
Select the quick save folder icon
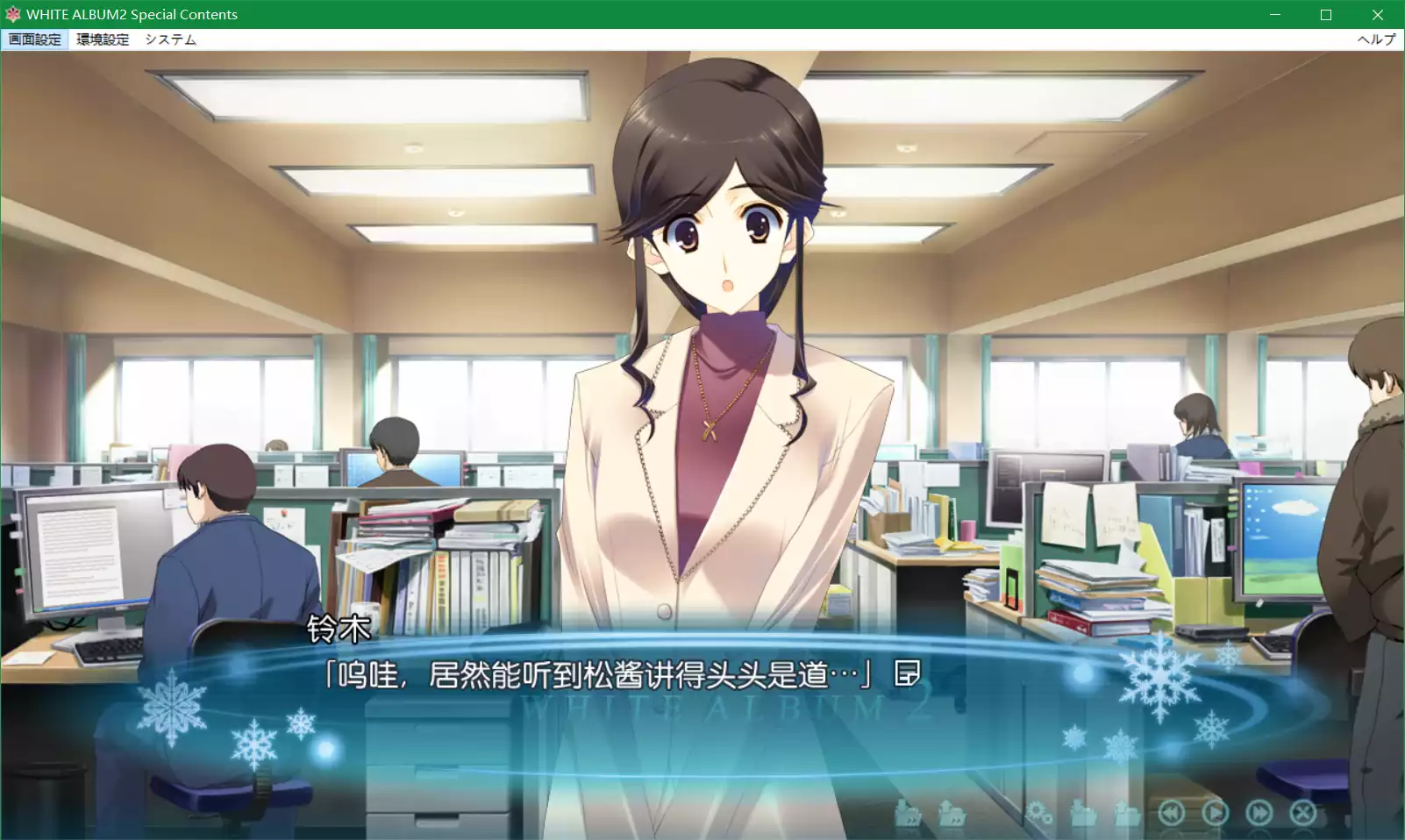tap(908, 814)
